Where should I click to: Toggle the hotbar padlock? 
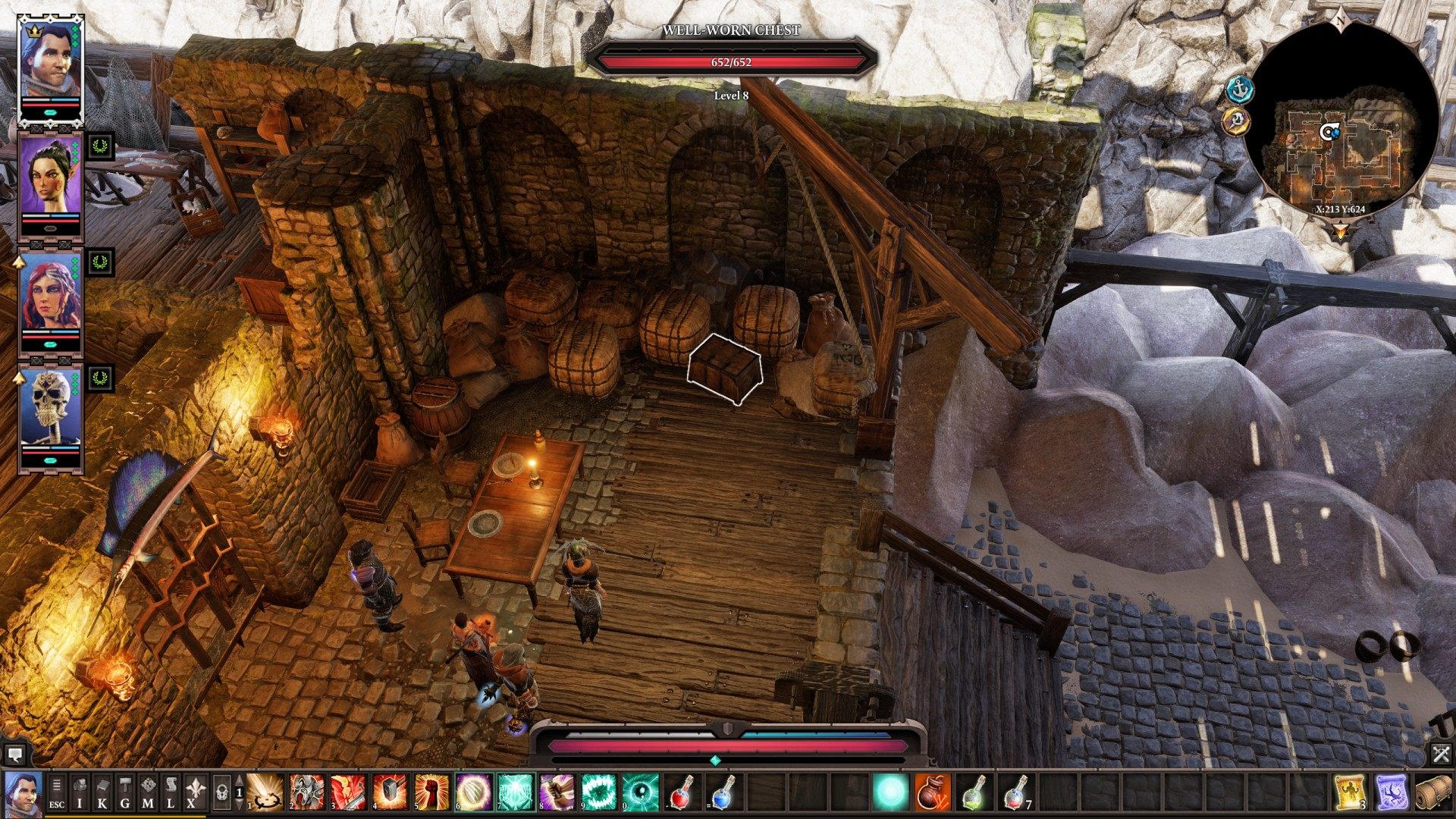point(221,793)
